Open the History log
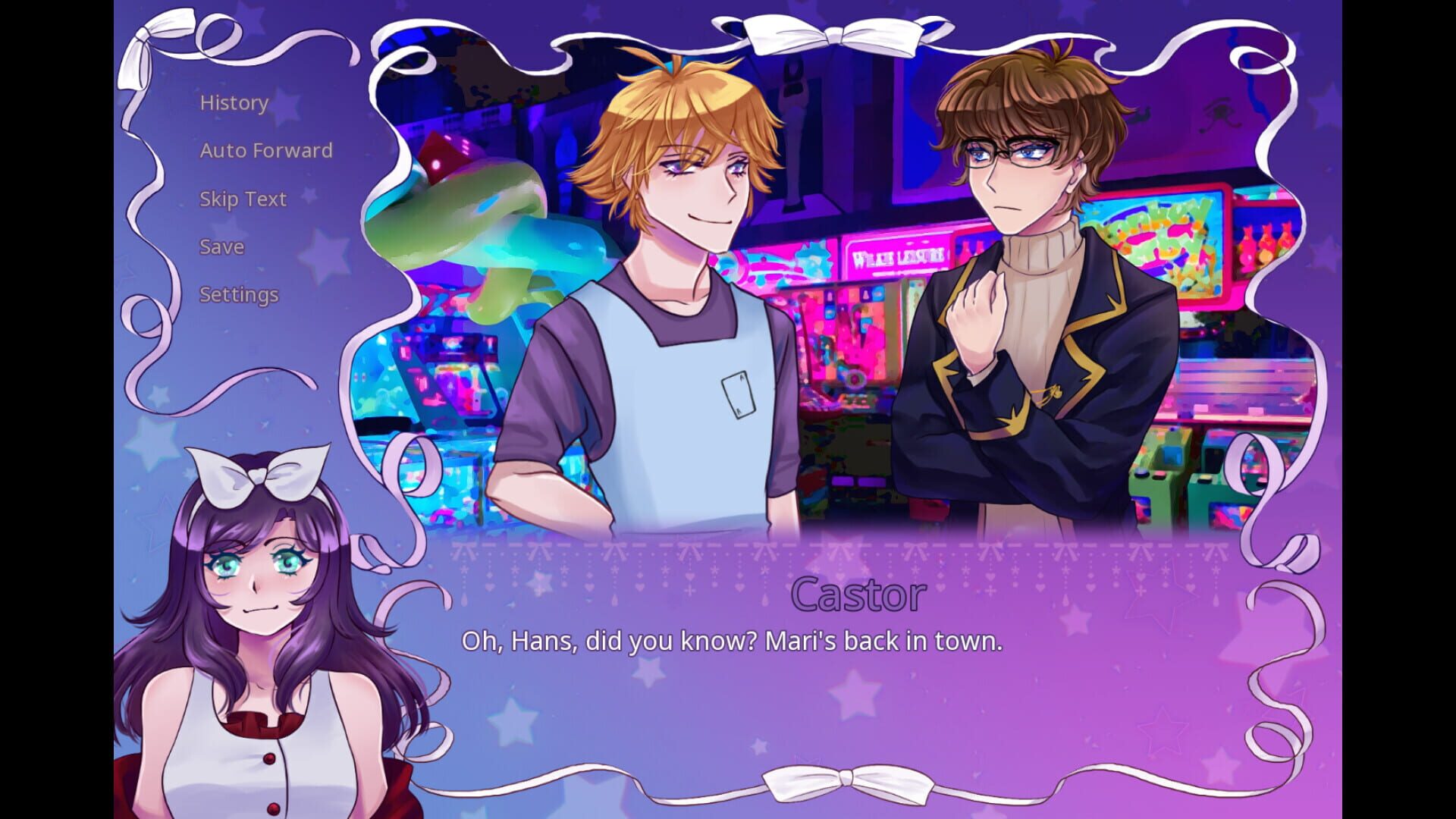Viewport: 1456px width, 819px height. [x=232, y=102]
